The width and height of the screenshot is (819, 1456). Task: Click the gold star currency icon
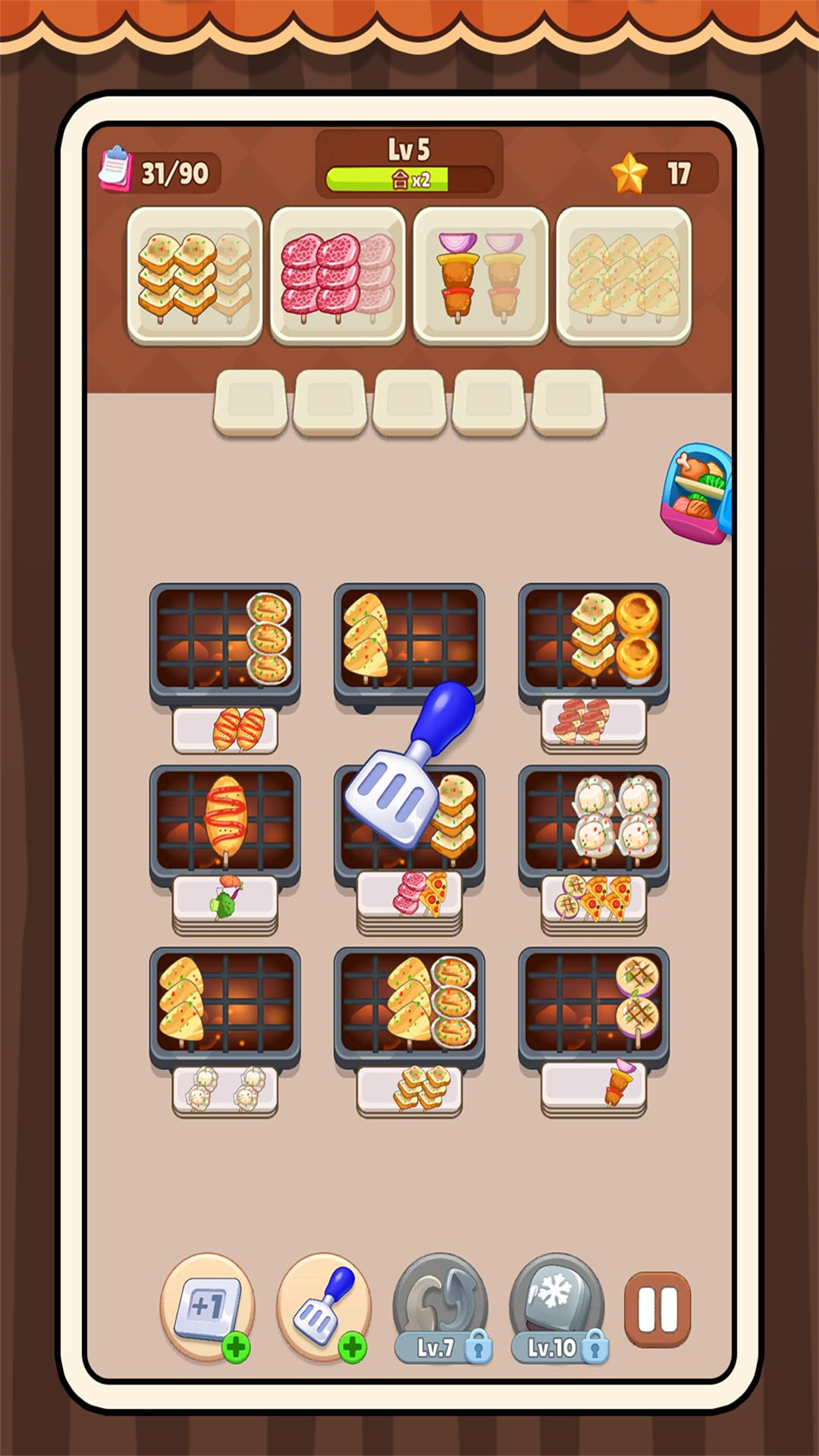629,174
